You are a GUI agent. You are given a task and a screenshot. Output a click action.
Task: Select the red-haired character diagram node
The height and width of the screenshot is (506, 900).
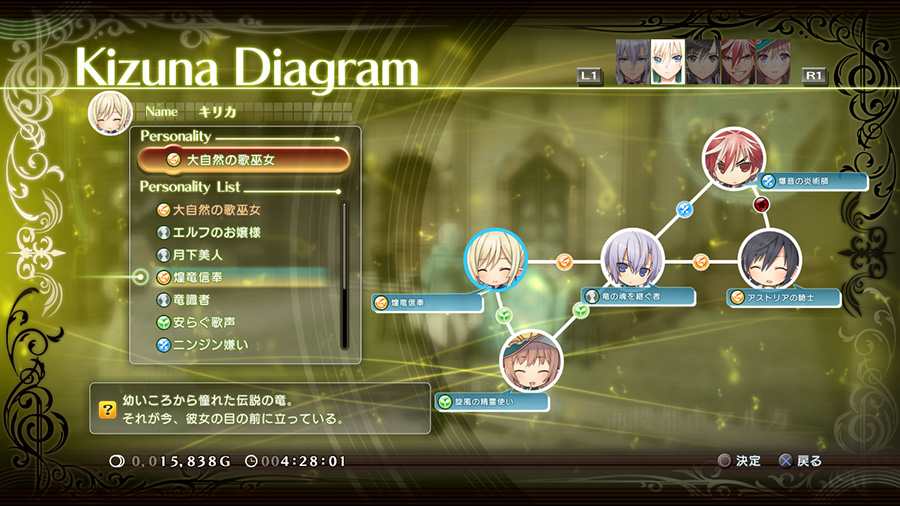[x=733, y=158]
